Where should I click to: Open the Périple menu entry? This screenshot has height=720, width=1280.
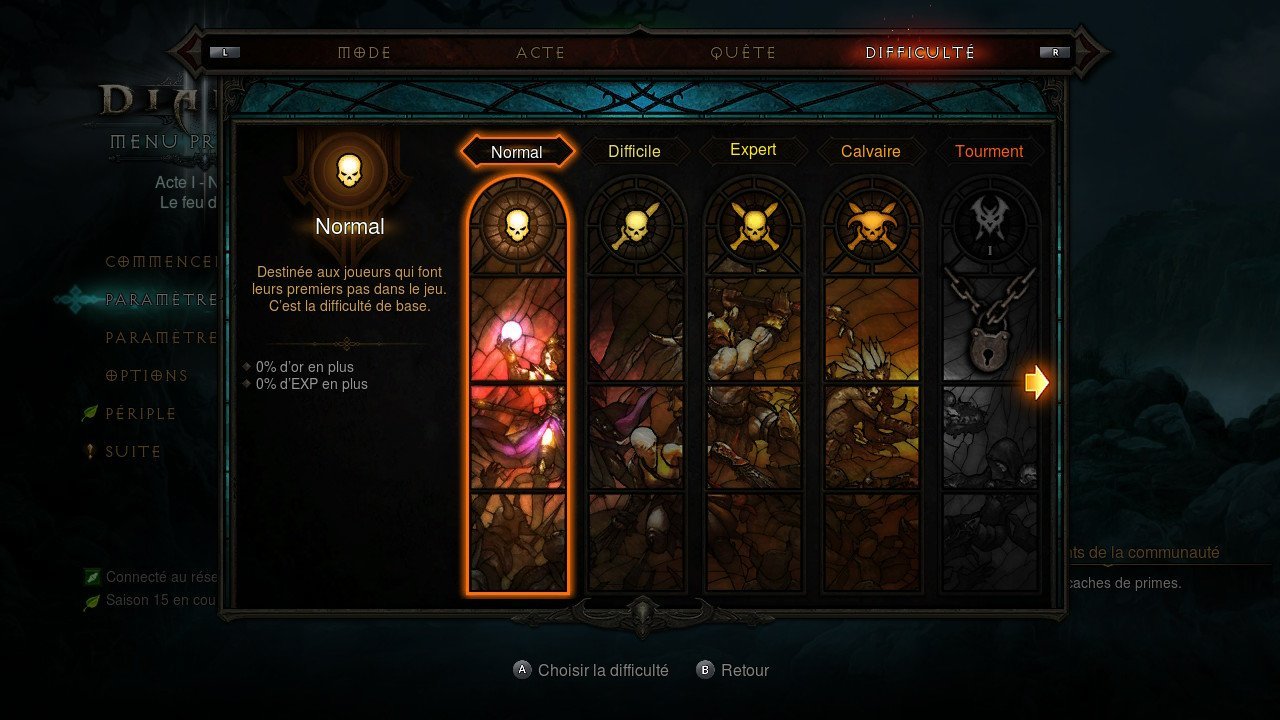tap(141, 413)
